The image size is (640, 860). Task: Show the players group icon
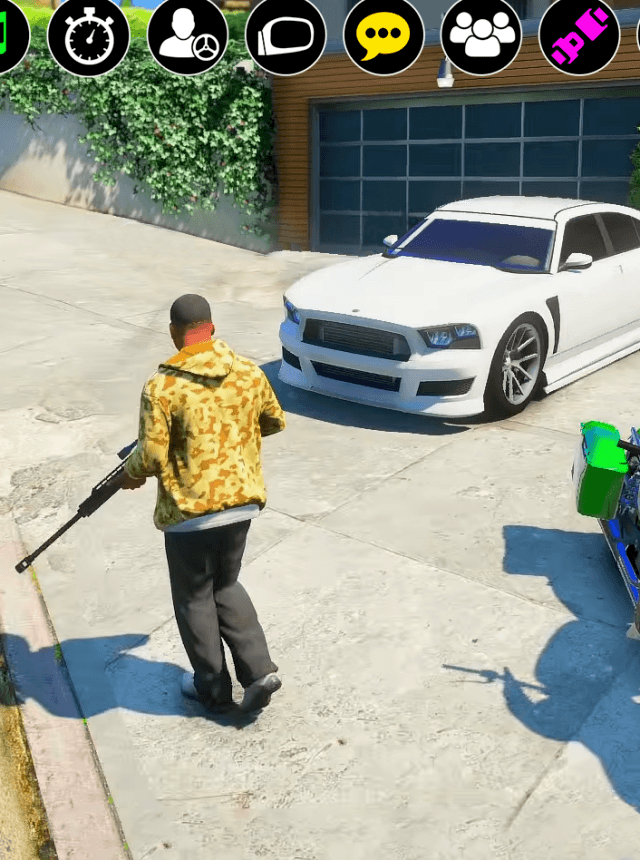(x=481, y=37)
